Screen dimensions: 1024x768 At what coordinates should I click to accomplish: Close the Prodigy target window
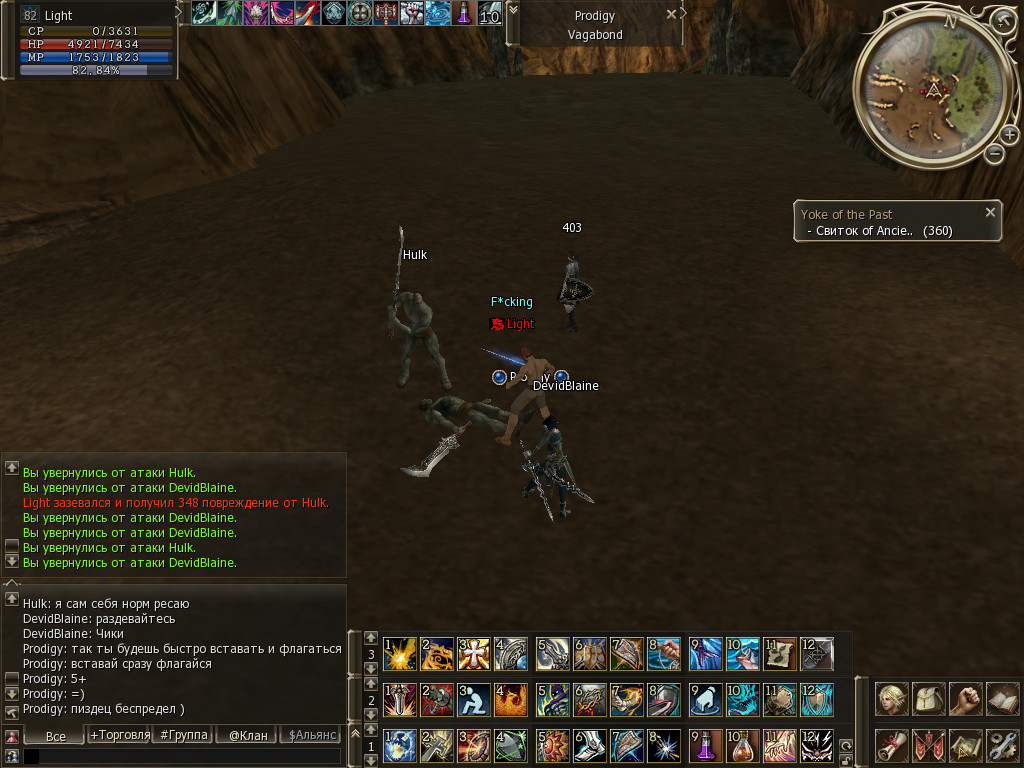683,14
